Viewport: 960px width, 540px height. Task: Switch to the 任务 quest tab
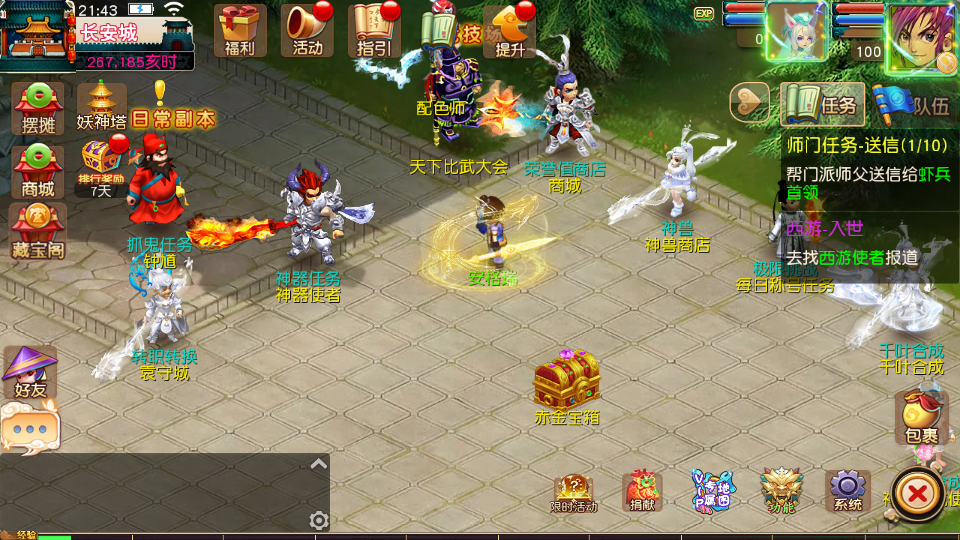click(x=821, y=104)
